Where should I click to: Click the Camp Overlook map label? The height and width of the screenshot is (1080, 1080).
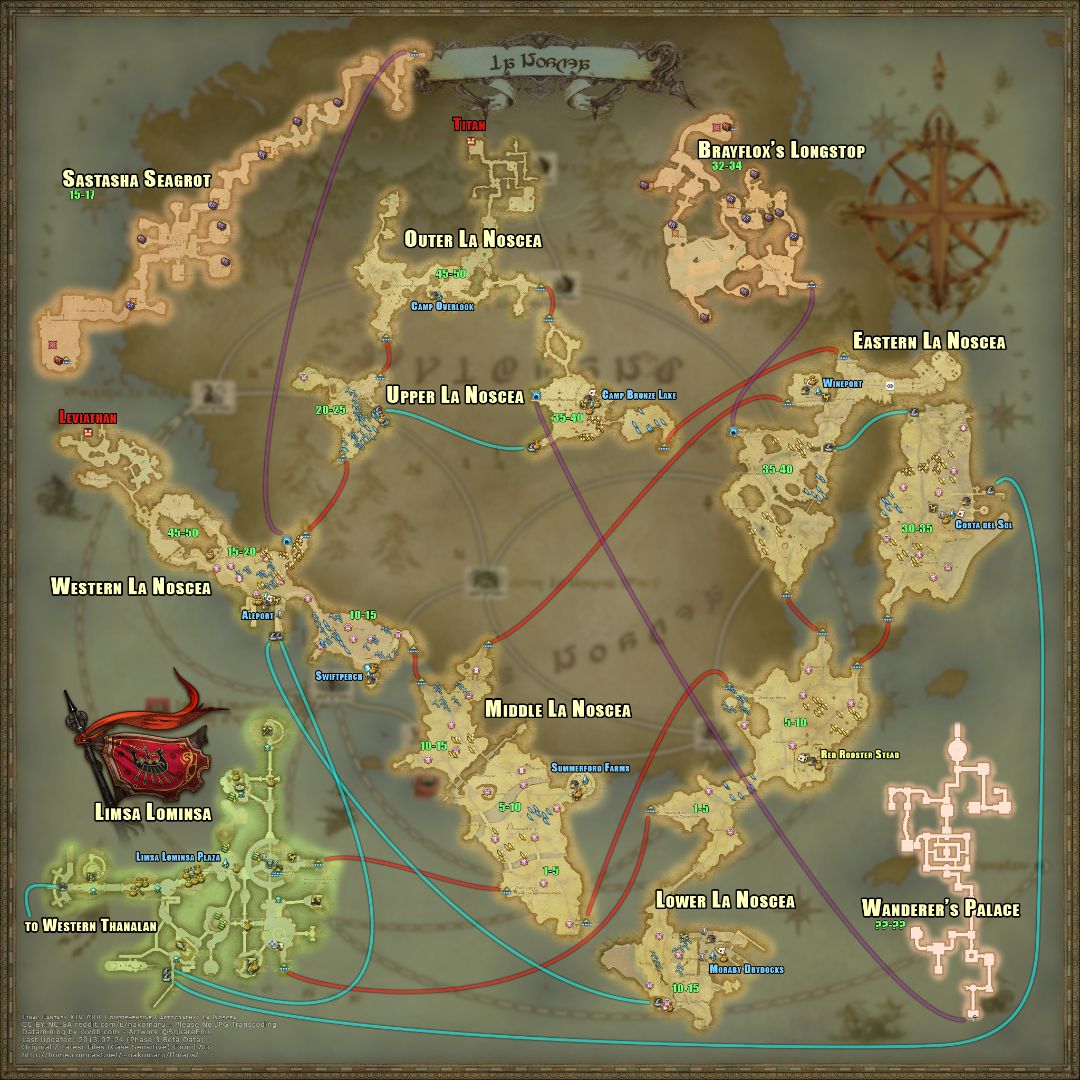pyautogui.click(x=441, y=306)
